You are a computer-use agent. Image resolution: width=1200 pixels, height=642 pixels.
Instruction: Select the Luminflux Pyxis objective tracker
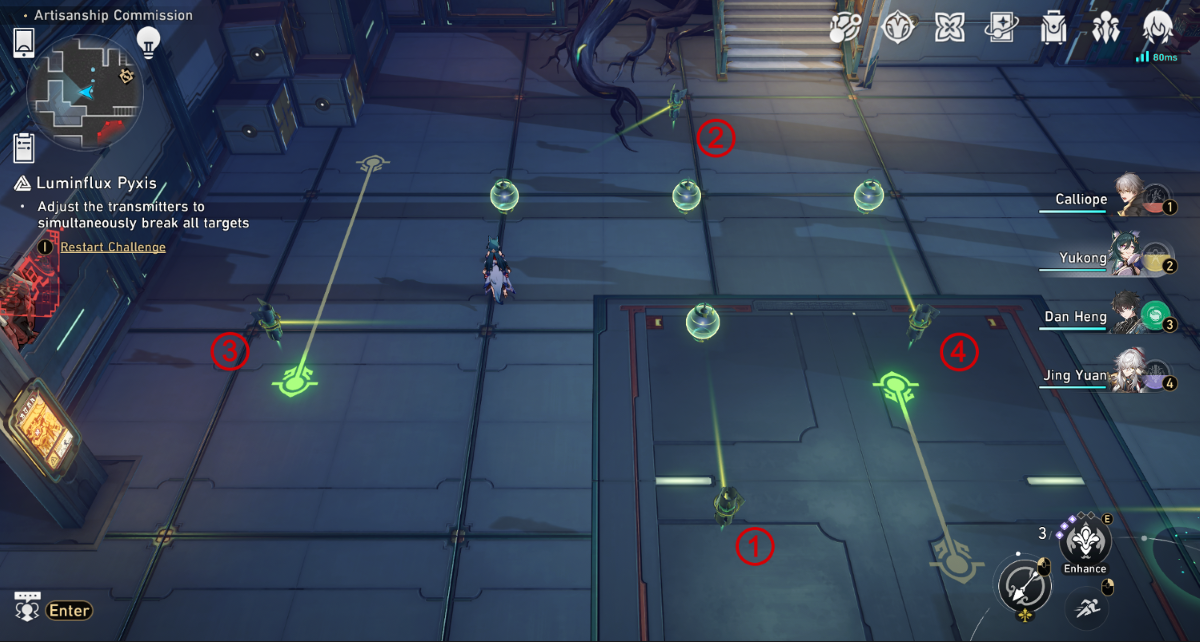click(x=97, y=184)
